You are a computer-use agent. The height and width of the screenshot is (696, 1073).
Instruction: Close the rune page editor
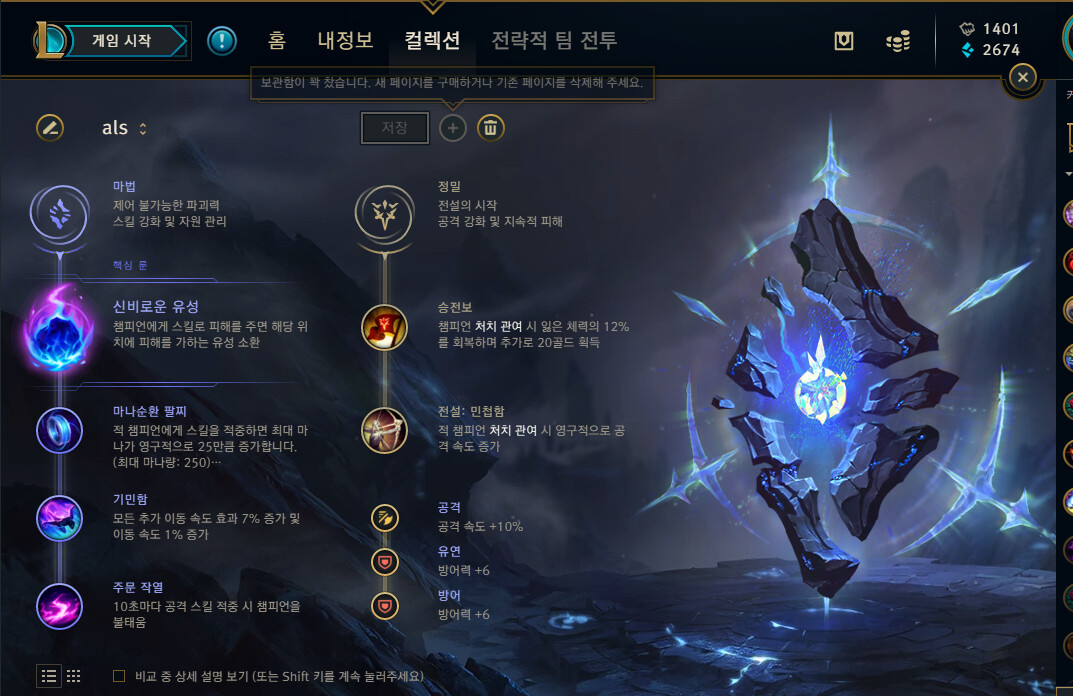pyautogui.click(x=1022, y=77)
